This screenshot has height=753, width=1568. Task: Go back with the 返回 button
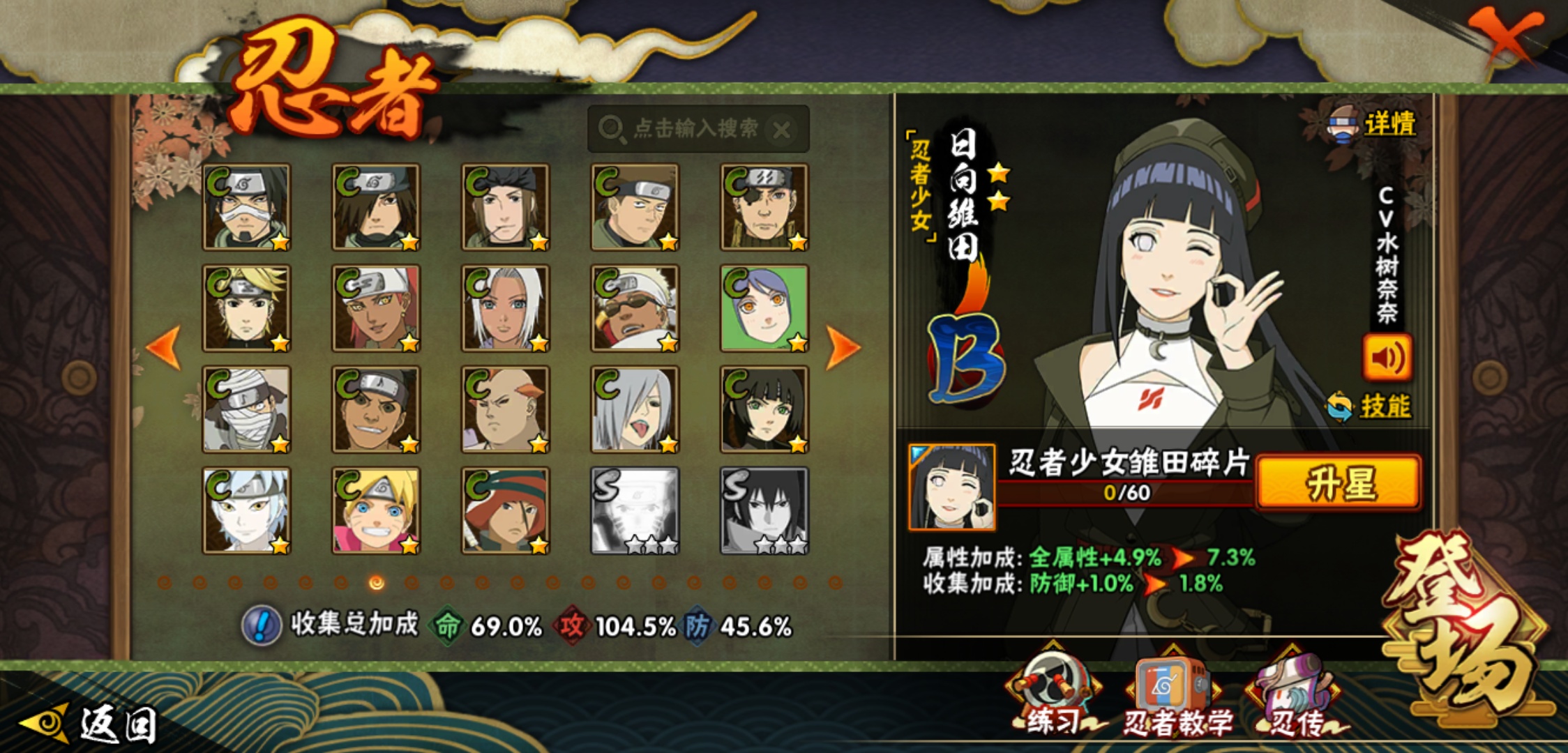pos(91,724)
